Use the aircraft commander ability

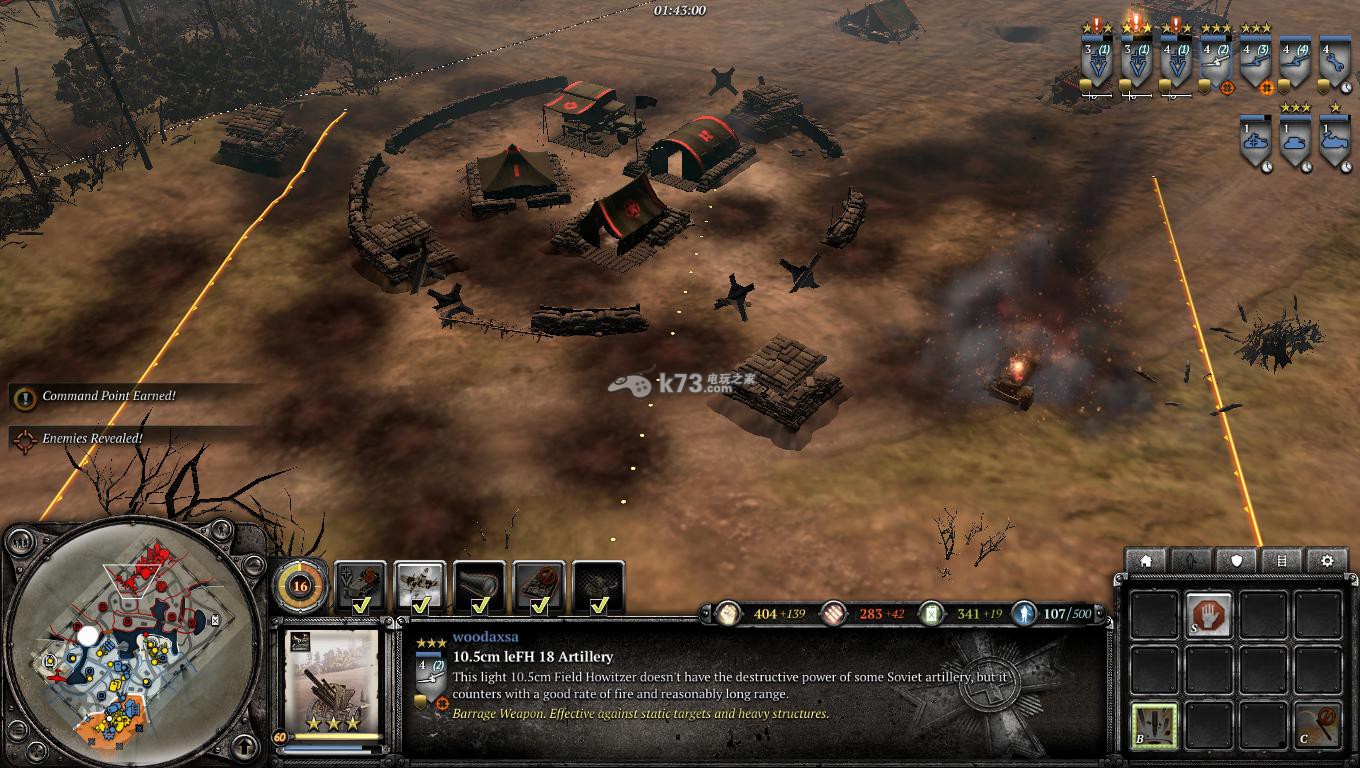[x=420, y=587]
